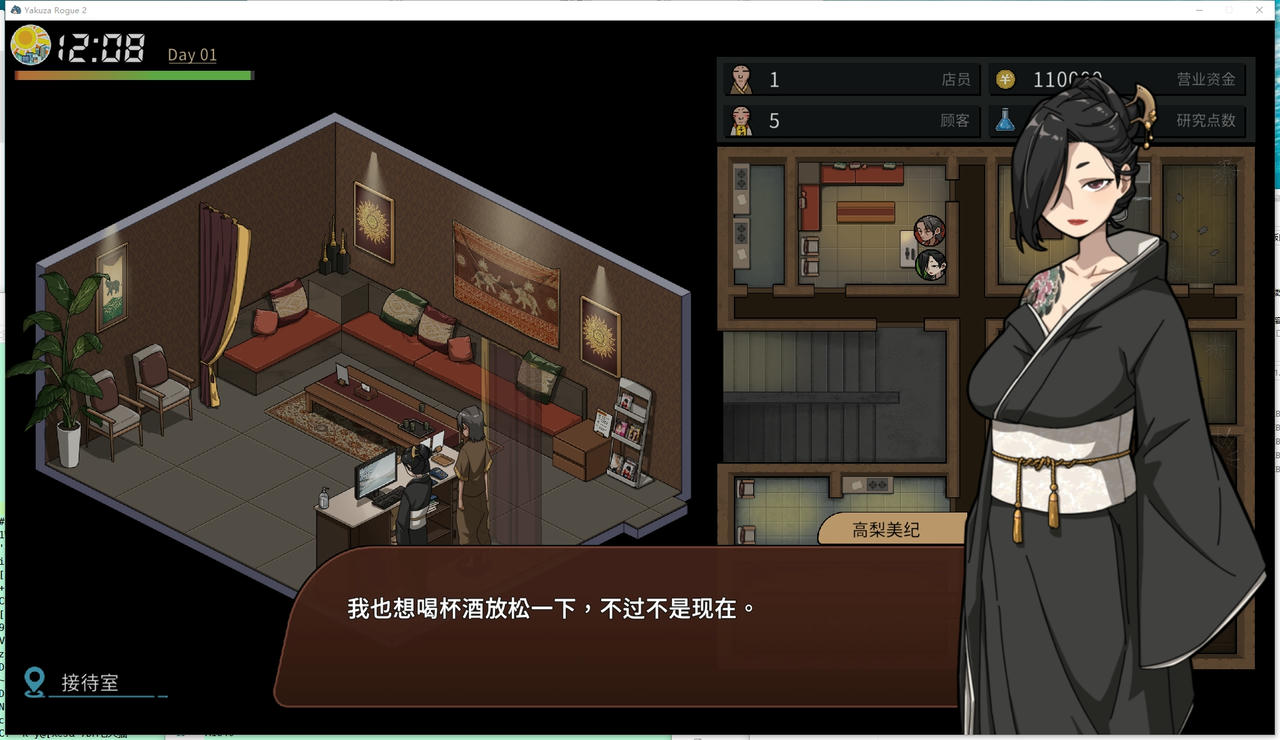1280x740 pixels.
Task: Click the yen coin icon beside 营业资金
Action: pyautogui.click(x=1005, y=80)
